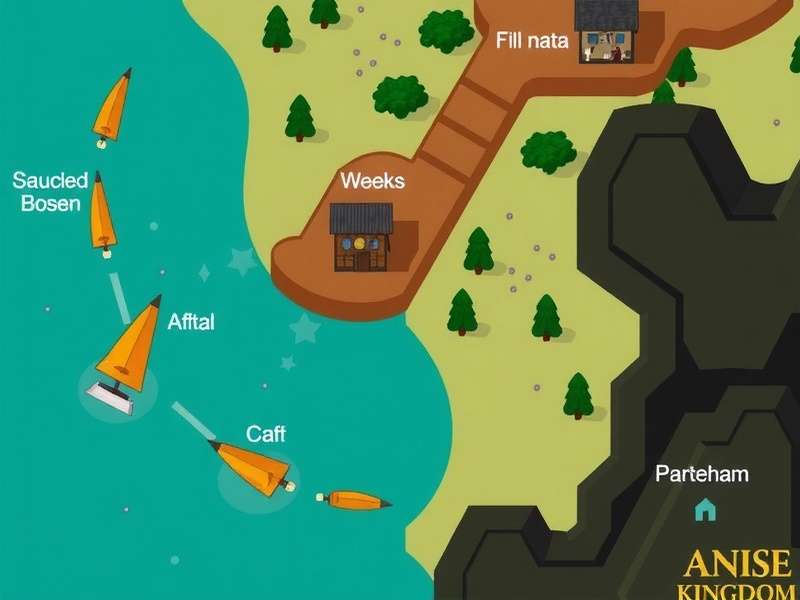
Task: Select the Saucled Bosen label
Action: 50,192
